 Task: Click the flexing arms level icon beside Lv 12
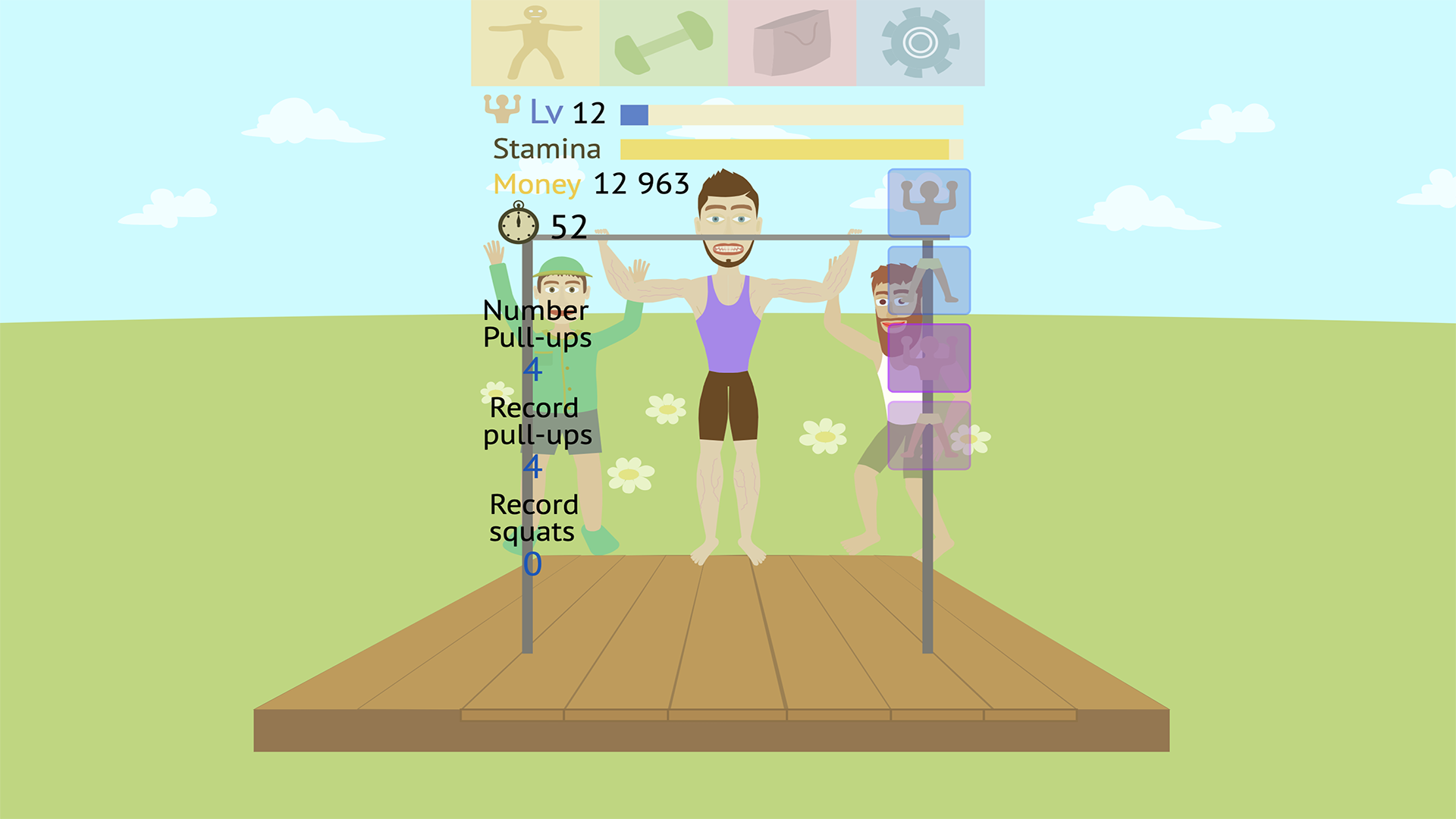[504, 111]
